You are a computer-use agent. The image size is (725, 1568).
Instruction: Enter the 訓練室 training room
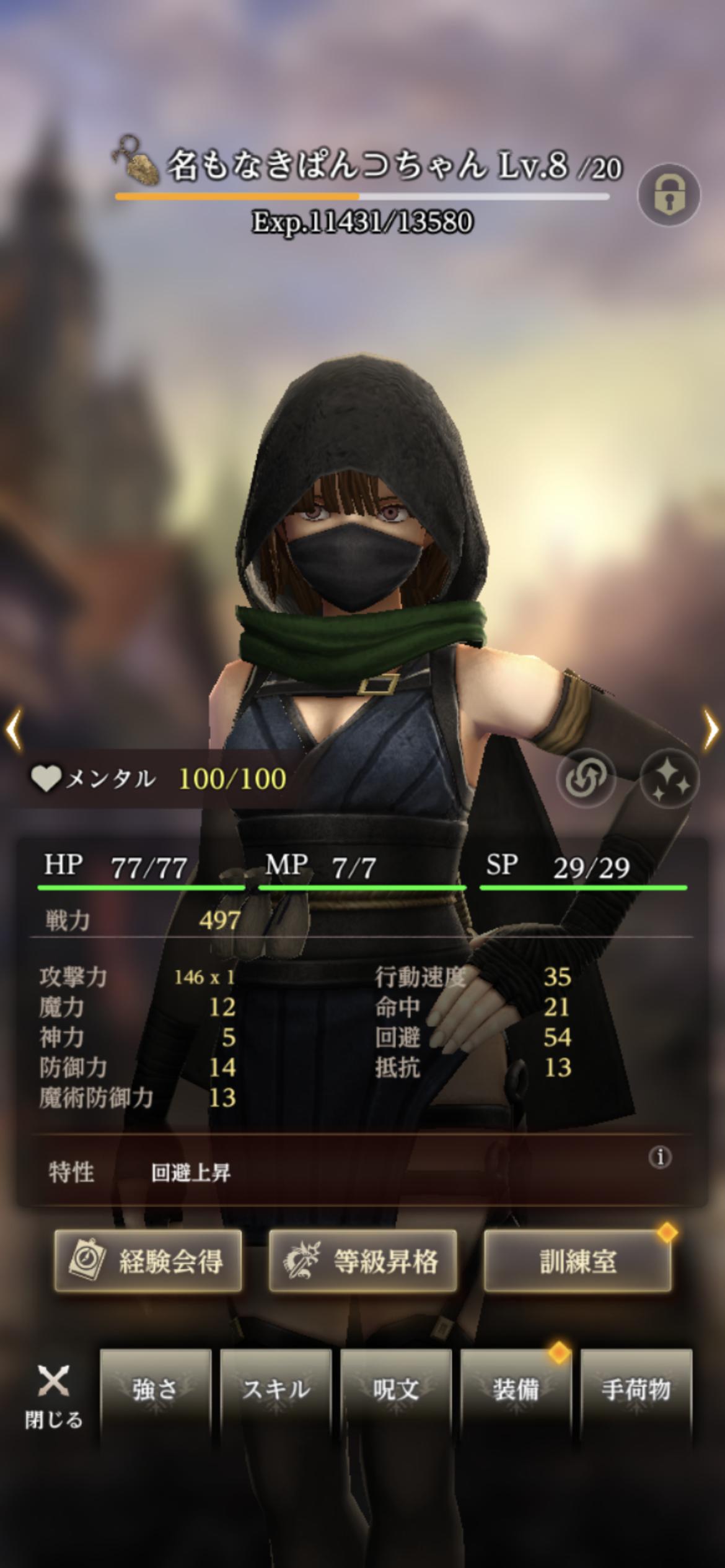click(x=578, y=1261)
